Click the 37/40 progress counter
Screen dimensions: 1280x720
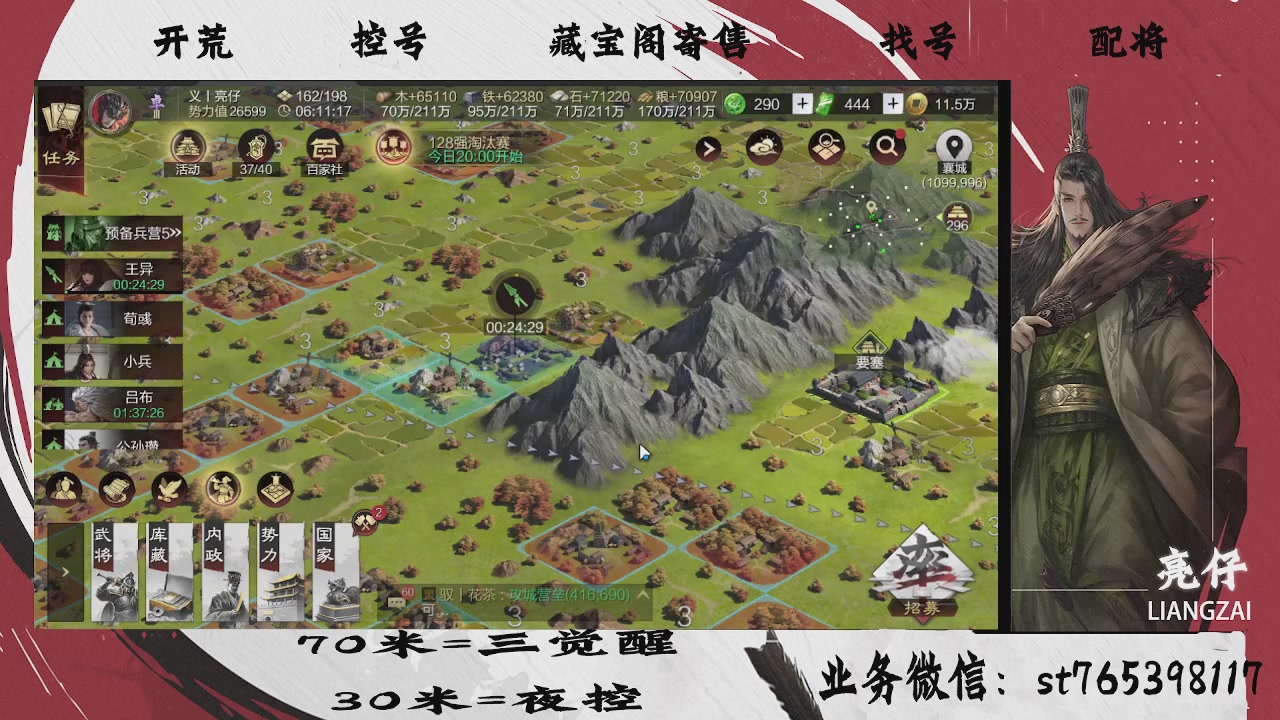[256, 155]
